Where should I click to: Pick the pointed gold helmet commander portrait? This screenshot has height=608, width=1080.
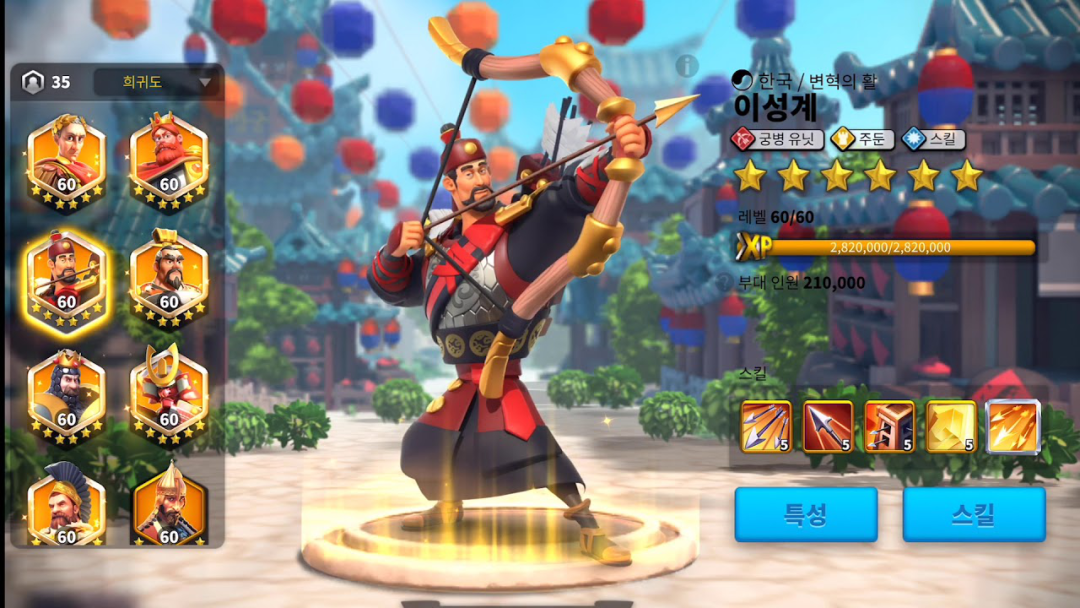click(x=168, y=505)
